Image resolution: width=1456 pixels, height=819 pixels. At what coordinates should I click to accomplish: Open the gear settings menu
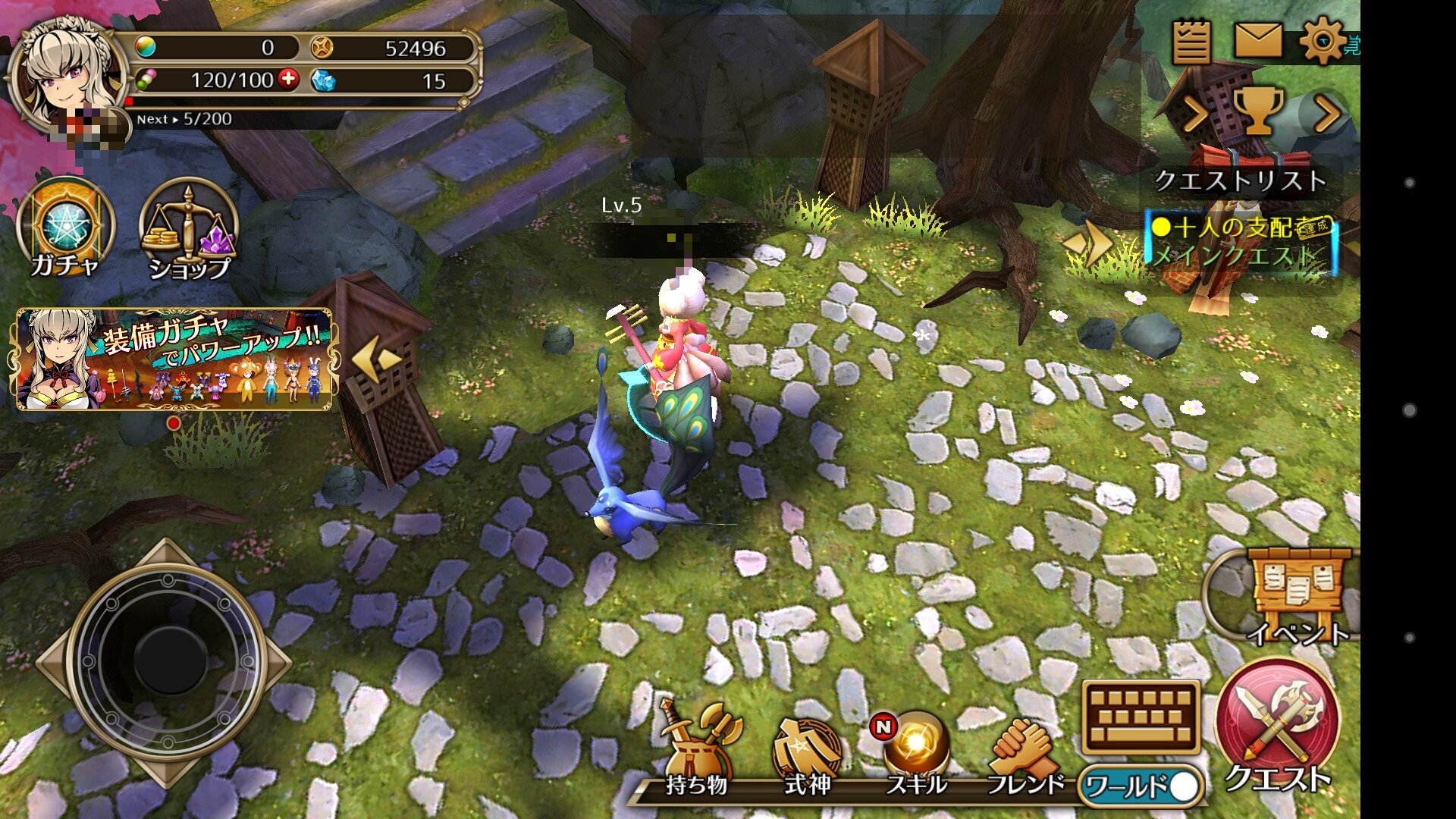[x=1323, y=40]
